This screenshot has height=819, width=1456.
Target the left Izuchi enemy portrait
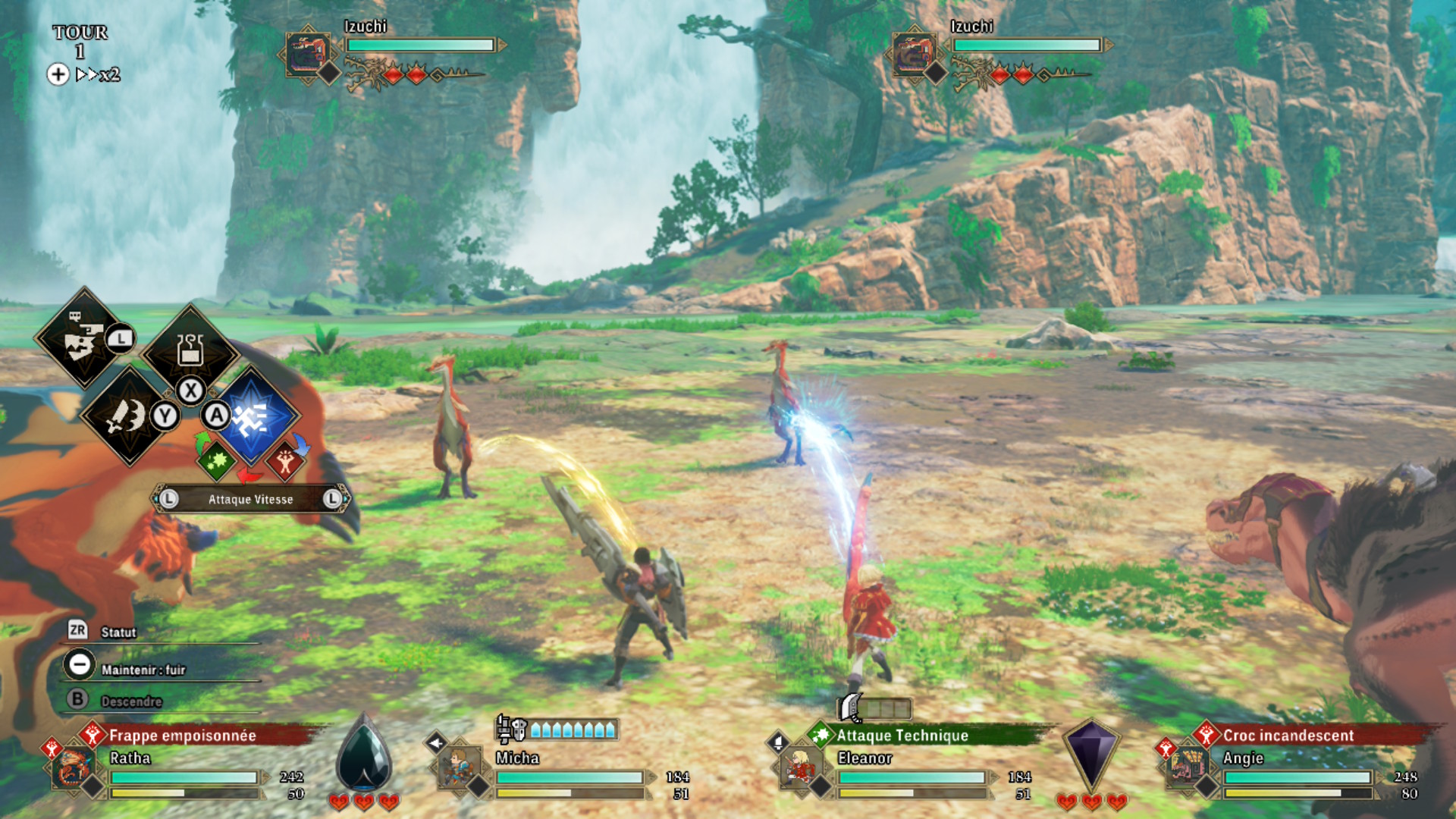tap(307, 53)
